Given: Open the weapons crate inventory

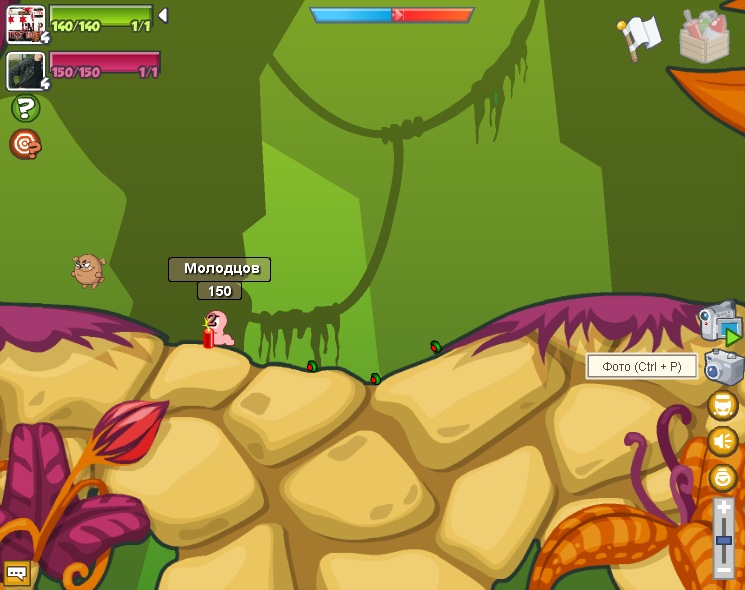Looking at the screenshot, I should (705, 36).
